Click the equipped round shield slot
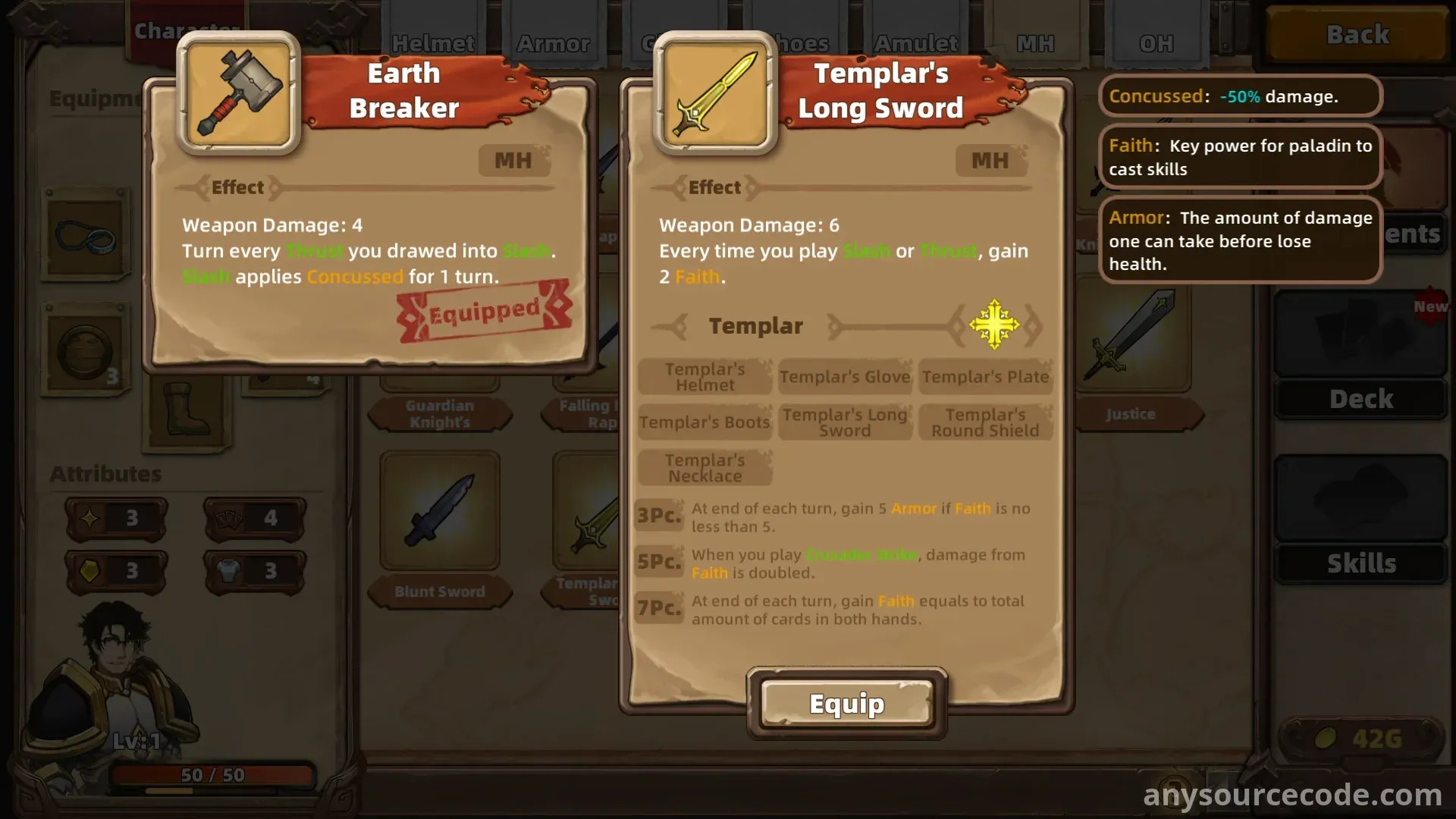Viewport: 1456px width, 819px height. (x=84, y=350)
